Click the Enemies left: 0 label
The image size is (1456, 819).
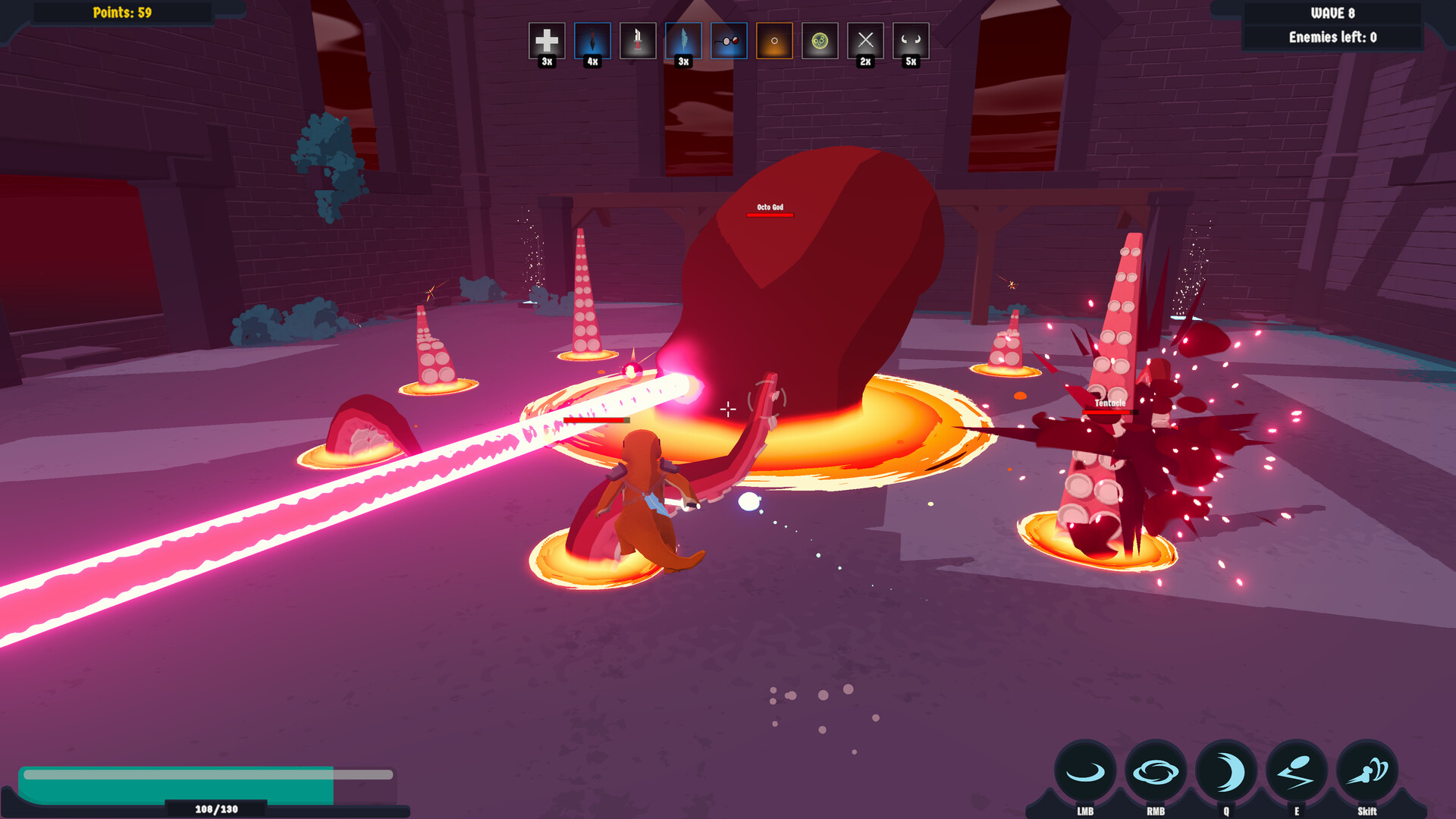pos(1332,36)
